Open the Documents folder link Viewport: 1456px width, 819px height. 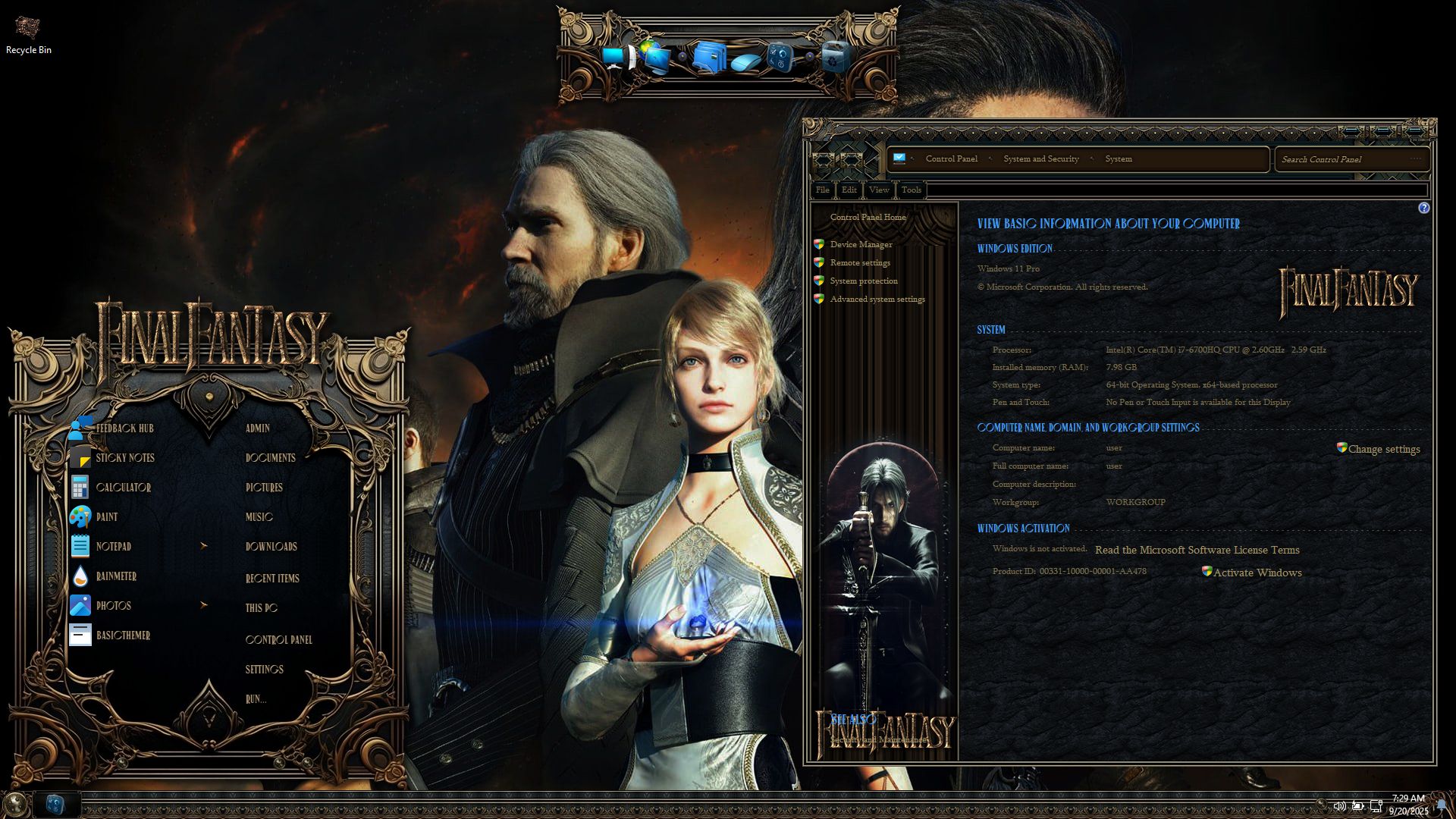click(270, 458)
